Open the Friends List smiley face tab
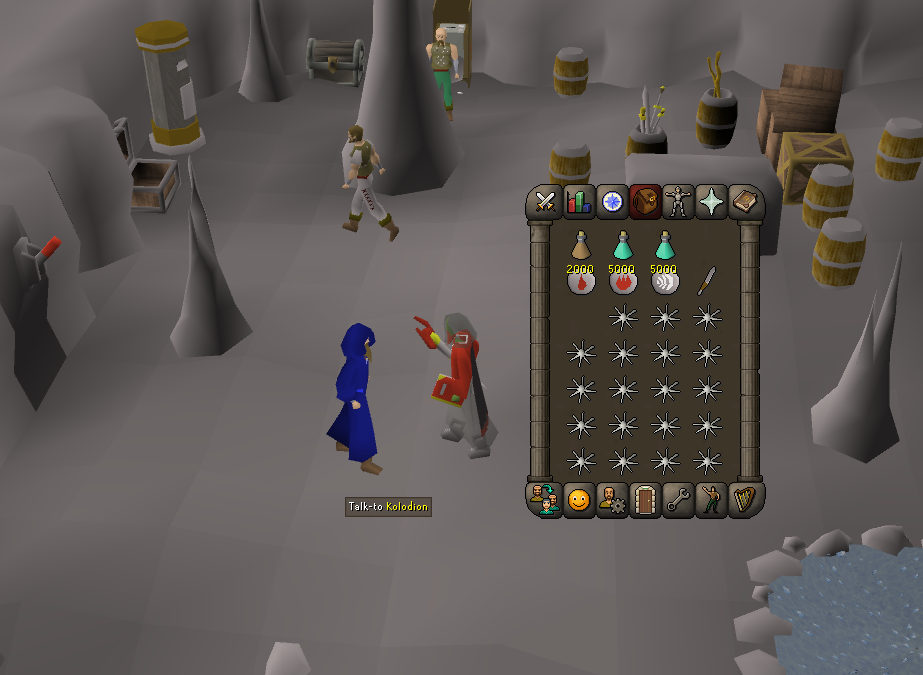Screen dimensions: 923x675 click(578, 499)
